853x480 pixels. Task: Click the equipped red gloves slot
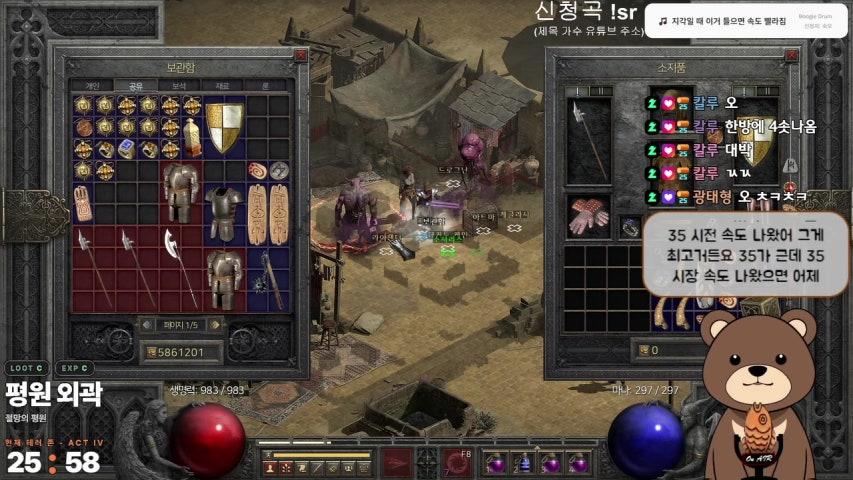(588, 216)
